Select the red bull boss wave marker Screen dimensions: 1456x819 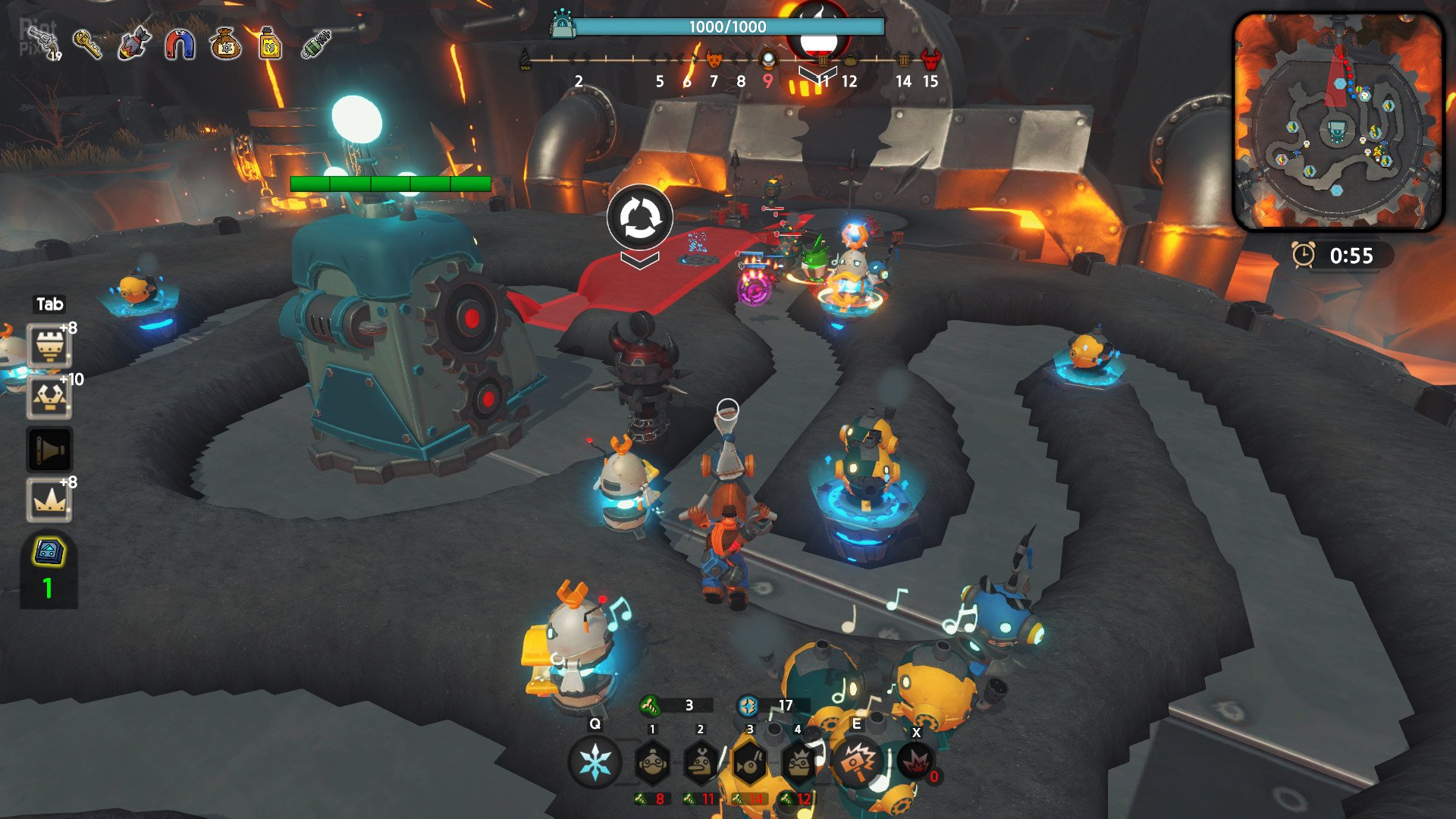930,59
